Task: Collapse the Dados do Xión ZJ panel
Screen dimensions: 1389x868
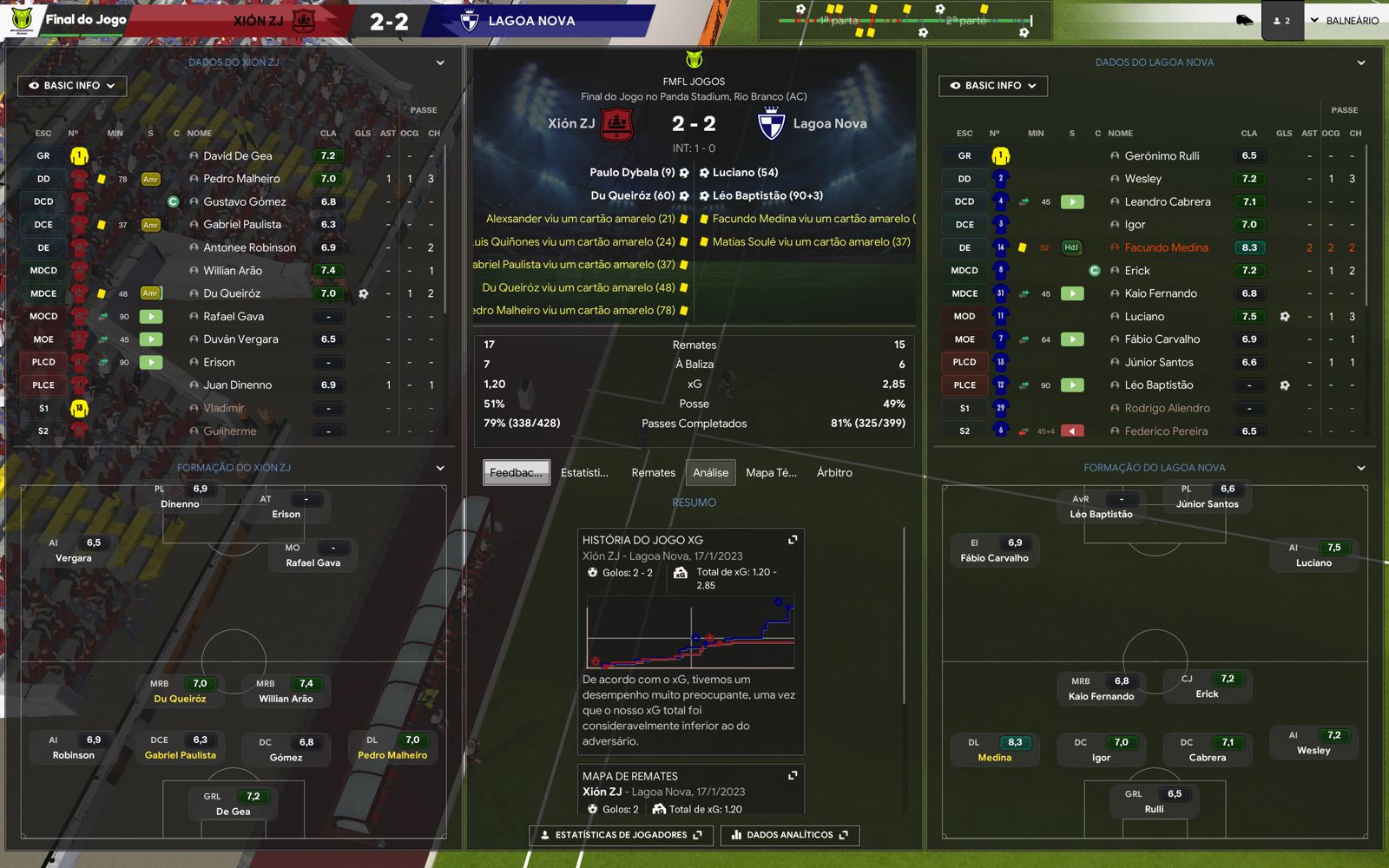Action: (440, 62)
